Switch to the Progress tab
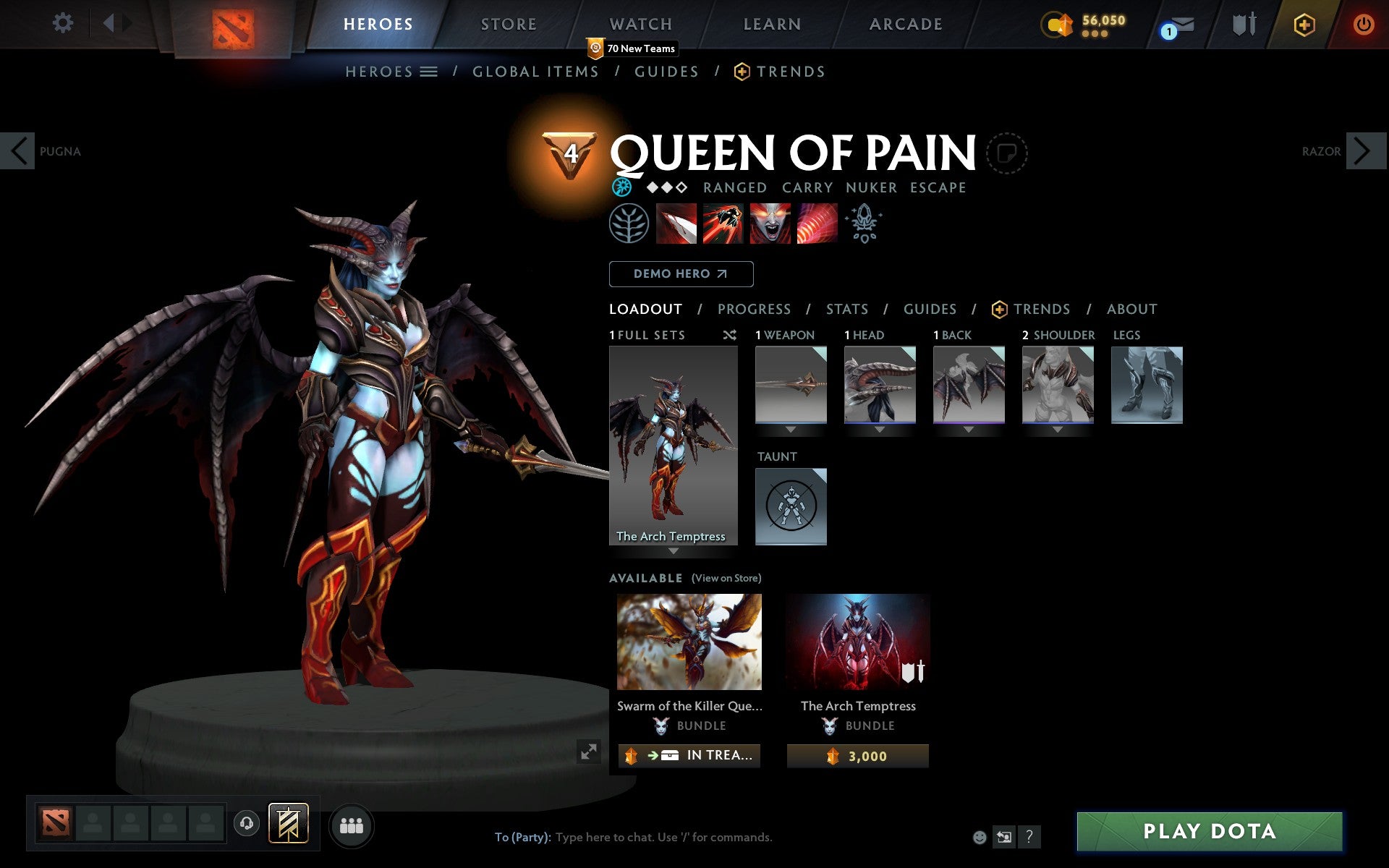 coord(754,309)
